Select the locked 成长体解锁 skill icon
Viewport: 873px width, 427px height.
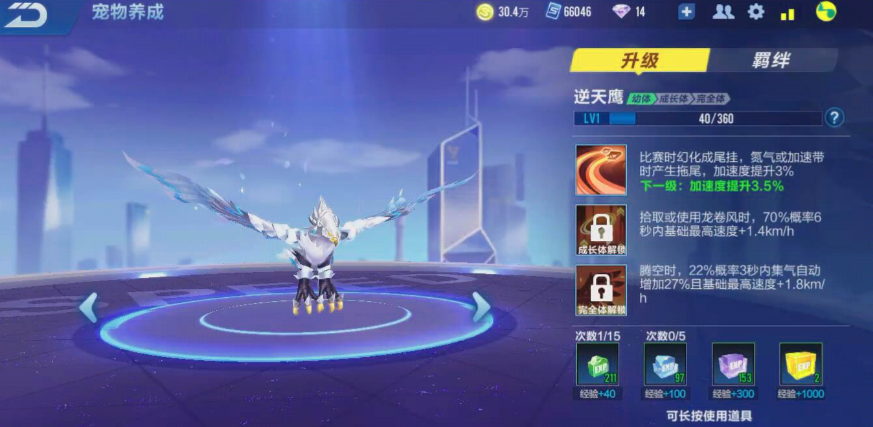coord(601,231)
